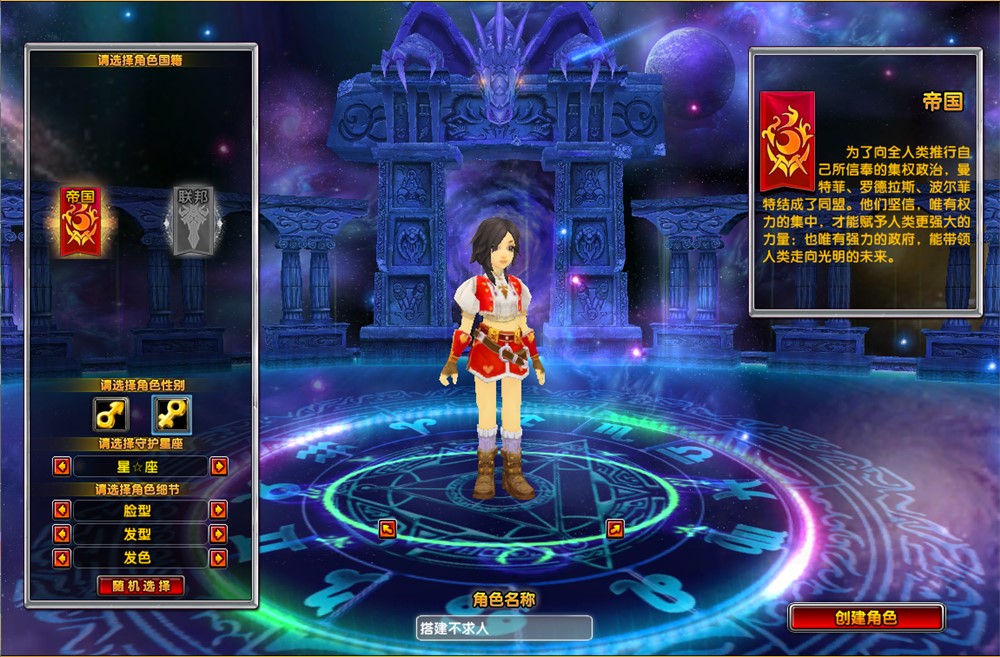The width and height of the screenshot is (1000, 657).
Task: Select the female gender icon
Action: pos(170,412)
